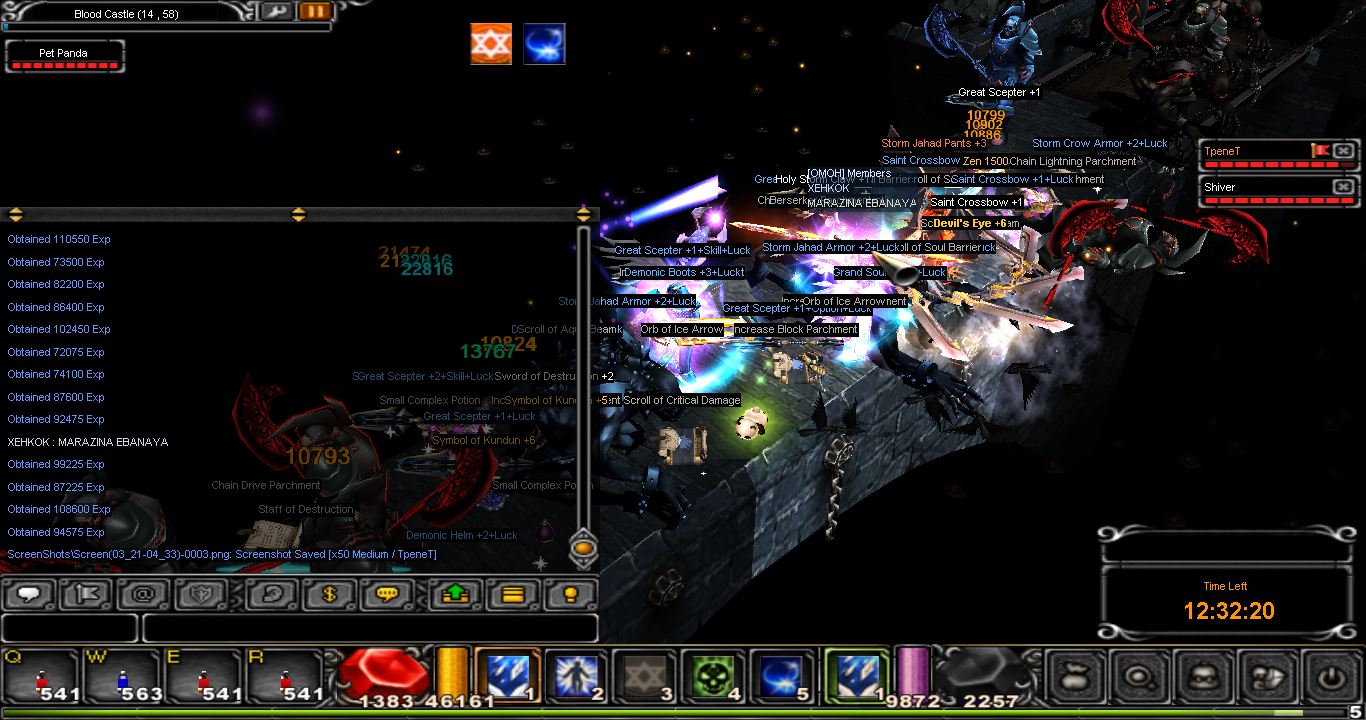
Task: Toggle the @ chat channel button
Action: click(x=143, y=595)
